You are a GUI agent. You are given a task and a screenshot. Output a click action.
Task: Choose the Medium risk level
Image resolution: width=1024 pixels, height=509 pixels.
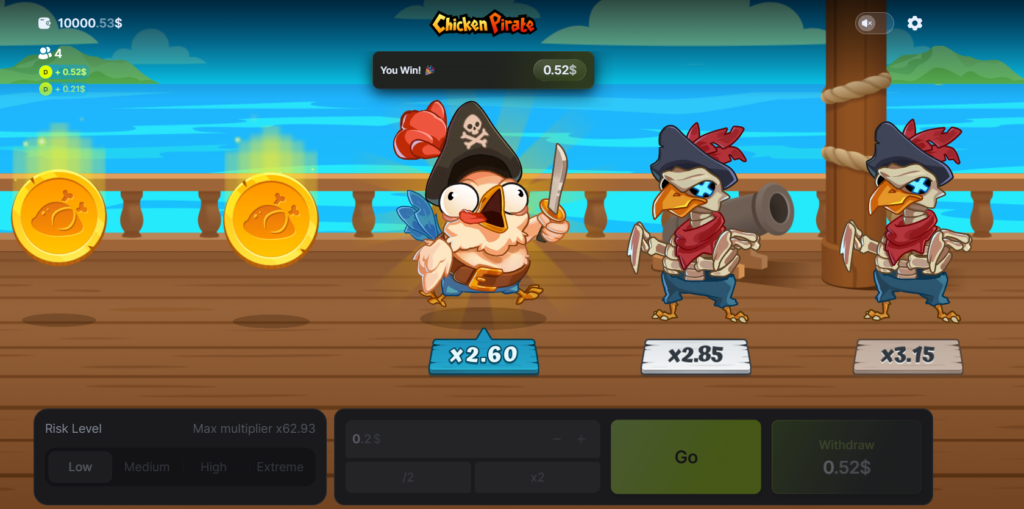click(x=146, y=467)
